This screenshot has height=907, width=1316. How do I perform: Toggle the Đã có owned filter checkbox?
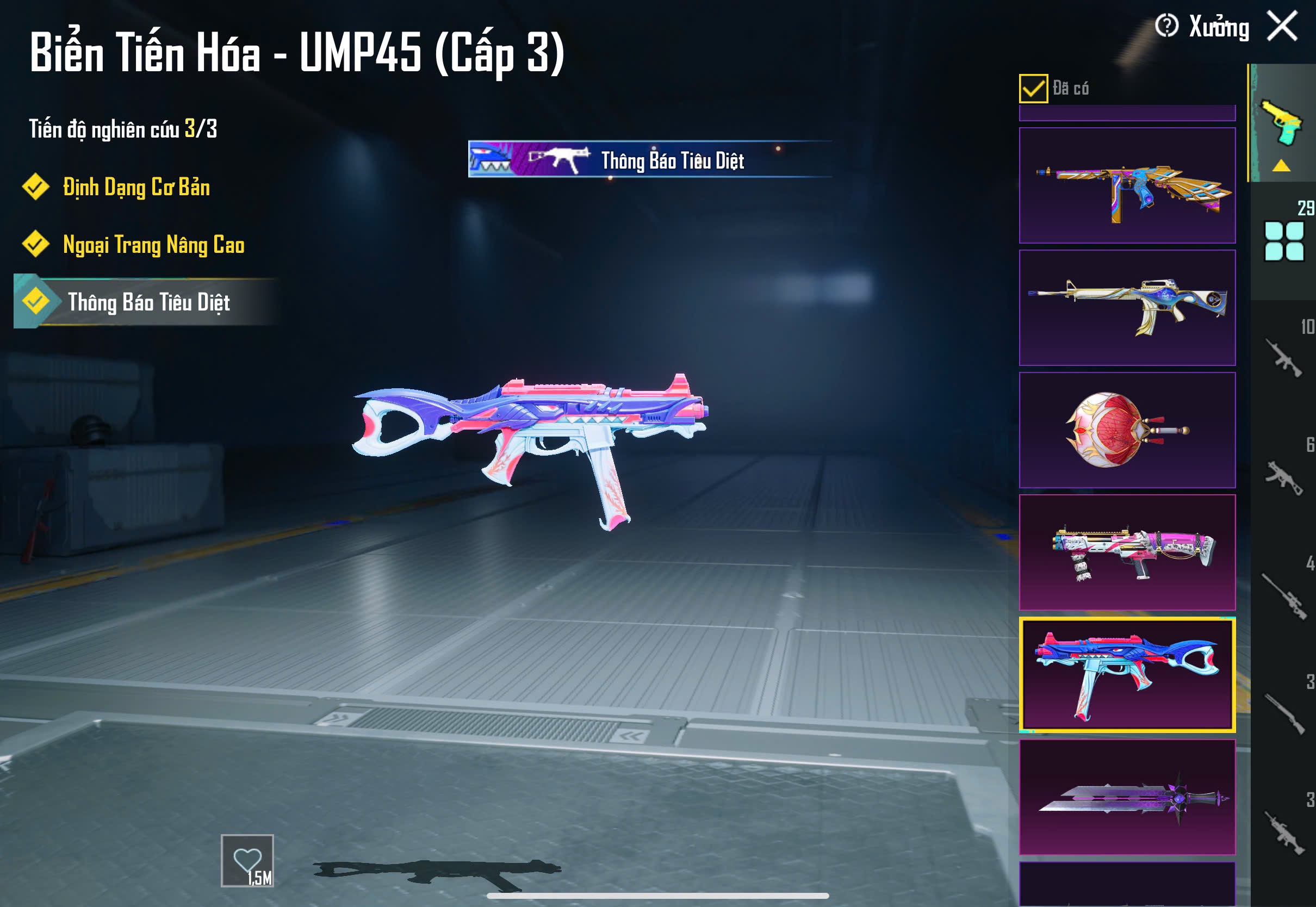[x=1033, y=89]
